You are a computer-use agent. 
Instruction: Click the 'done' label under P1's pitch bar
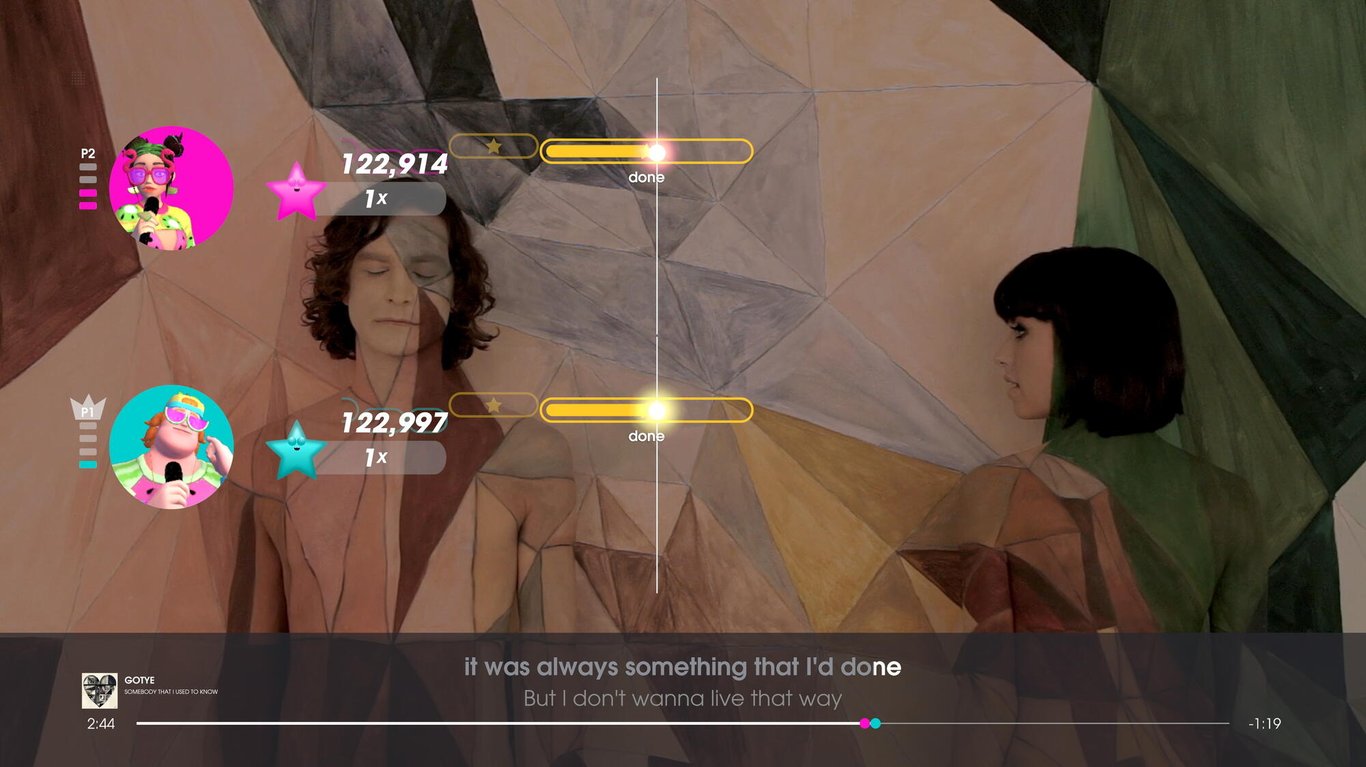pyautogui.click(x=646, y=436)
